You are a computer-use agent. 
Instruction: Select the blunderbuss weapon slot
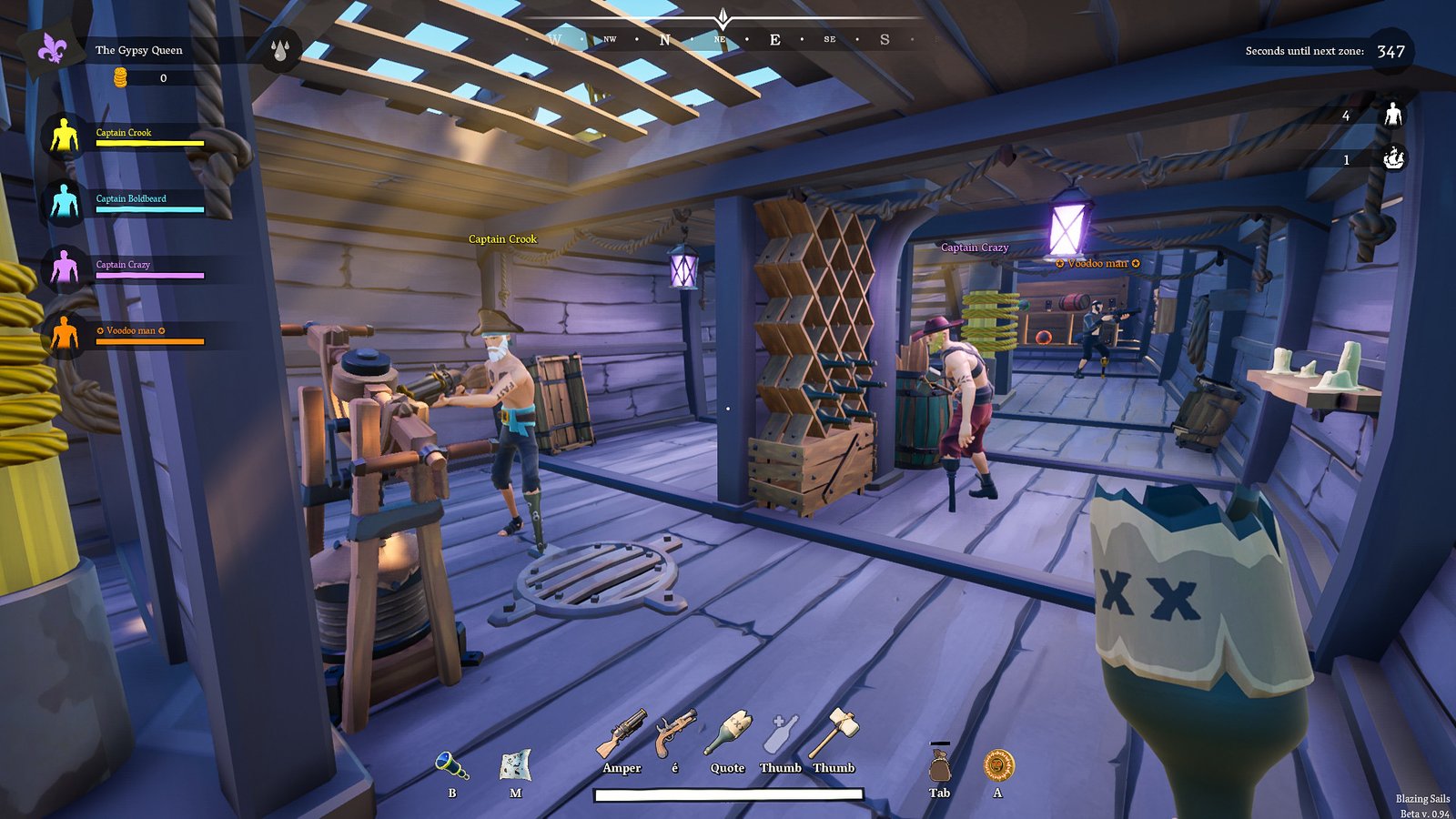622,733
